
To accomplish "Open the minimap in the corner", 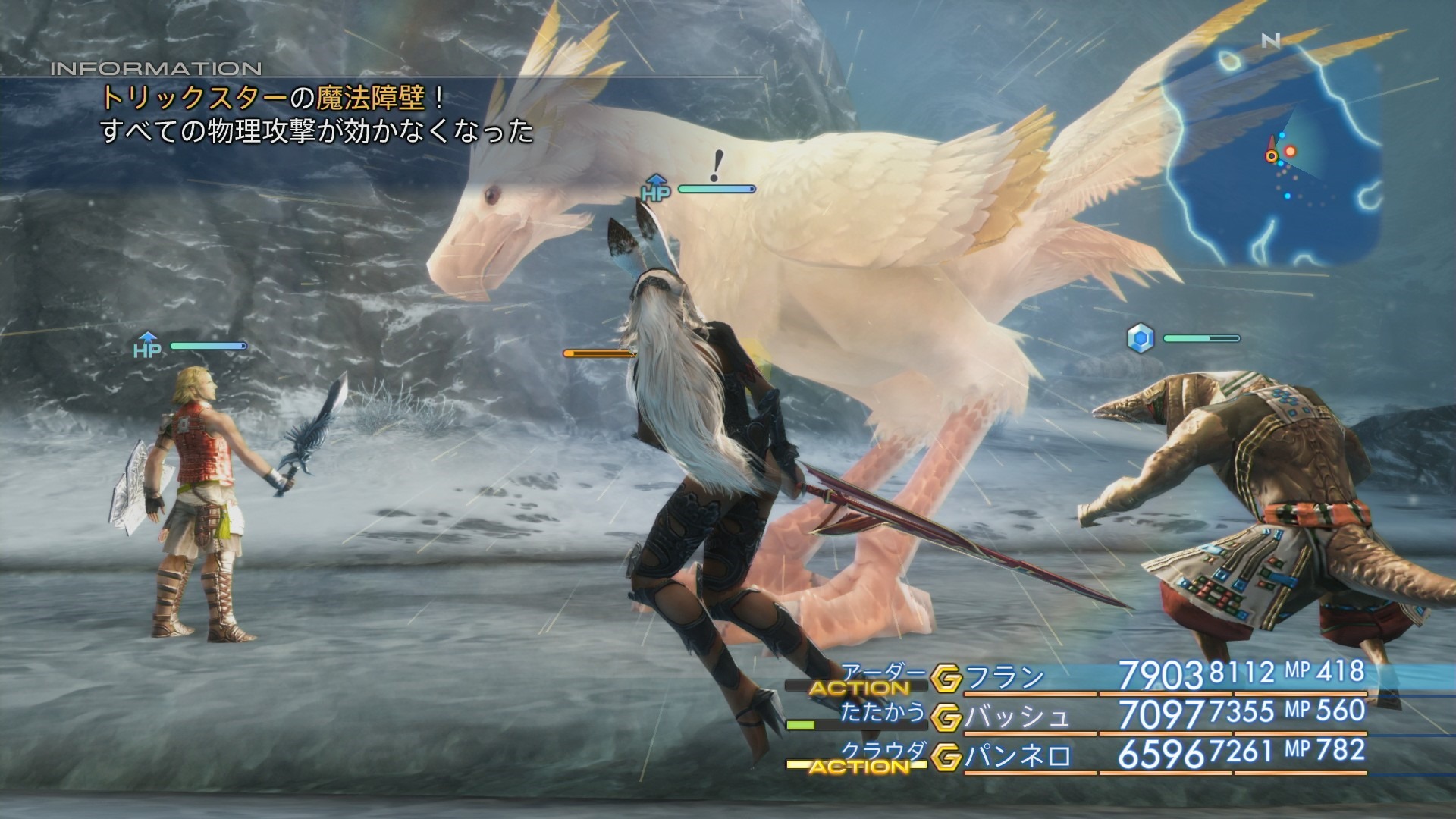I will point(1272,152).
